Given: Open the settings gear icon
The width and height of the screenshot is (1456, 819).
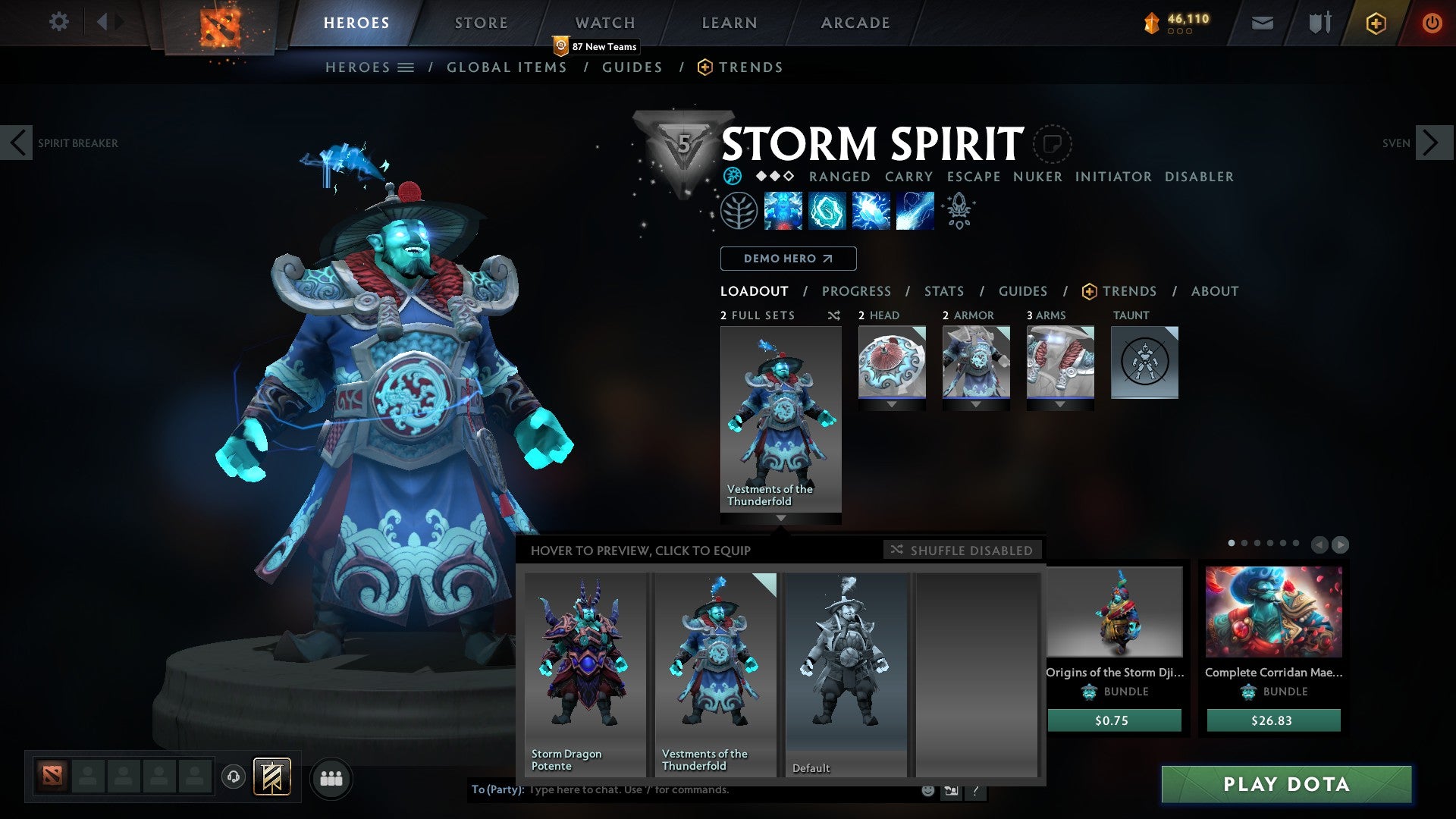Looking at the screenshot, I should coord(58,22).
